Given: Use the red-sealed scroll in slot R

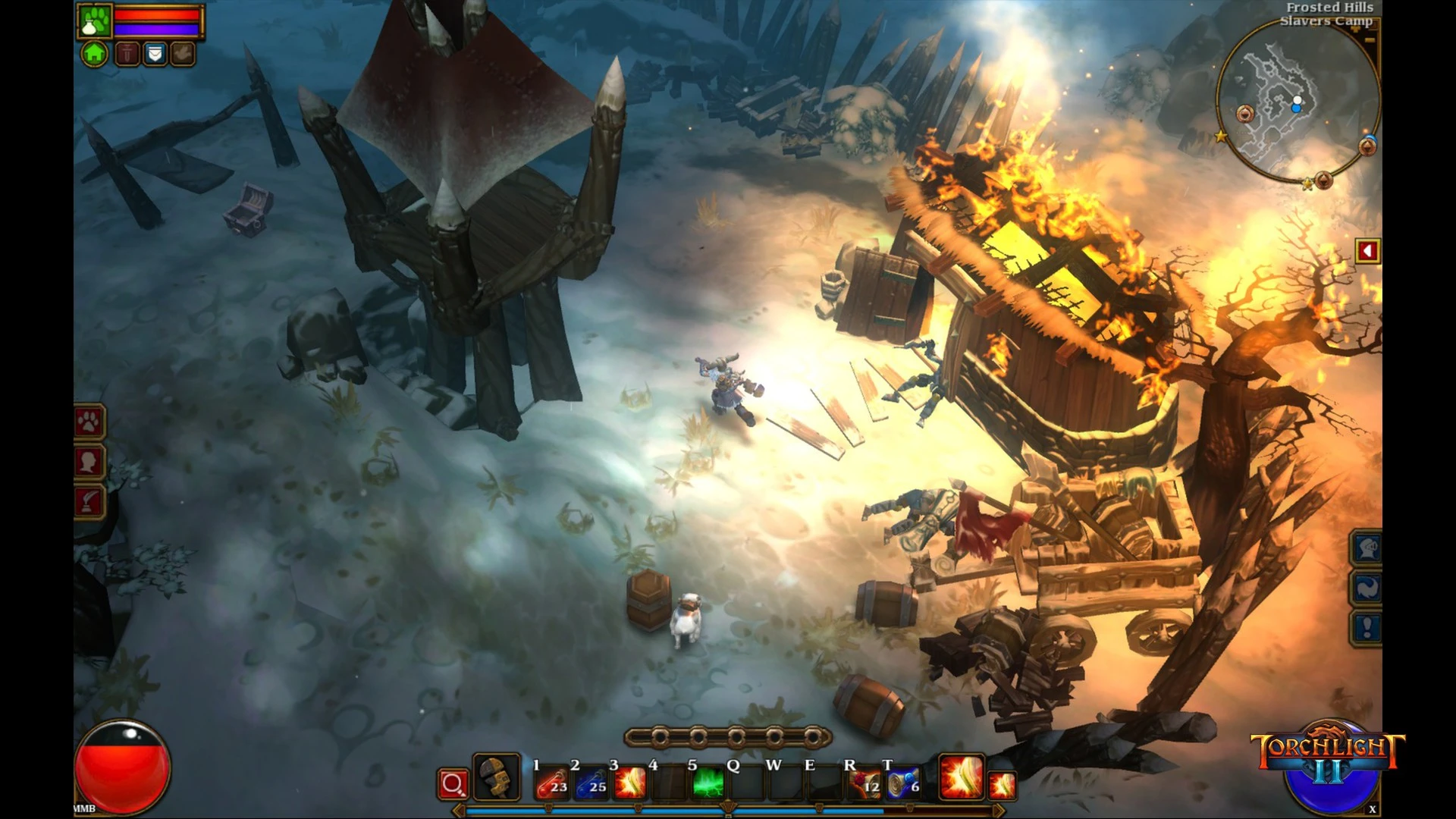Looking at the screenshot, I should coord(864,783).
